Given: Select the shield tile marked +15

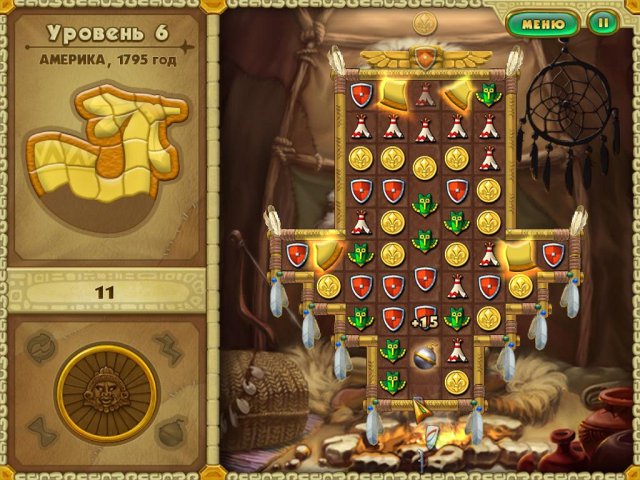Looking at the screenshot, I should point(424,318).
